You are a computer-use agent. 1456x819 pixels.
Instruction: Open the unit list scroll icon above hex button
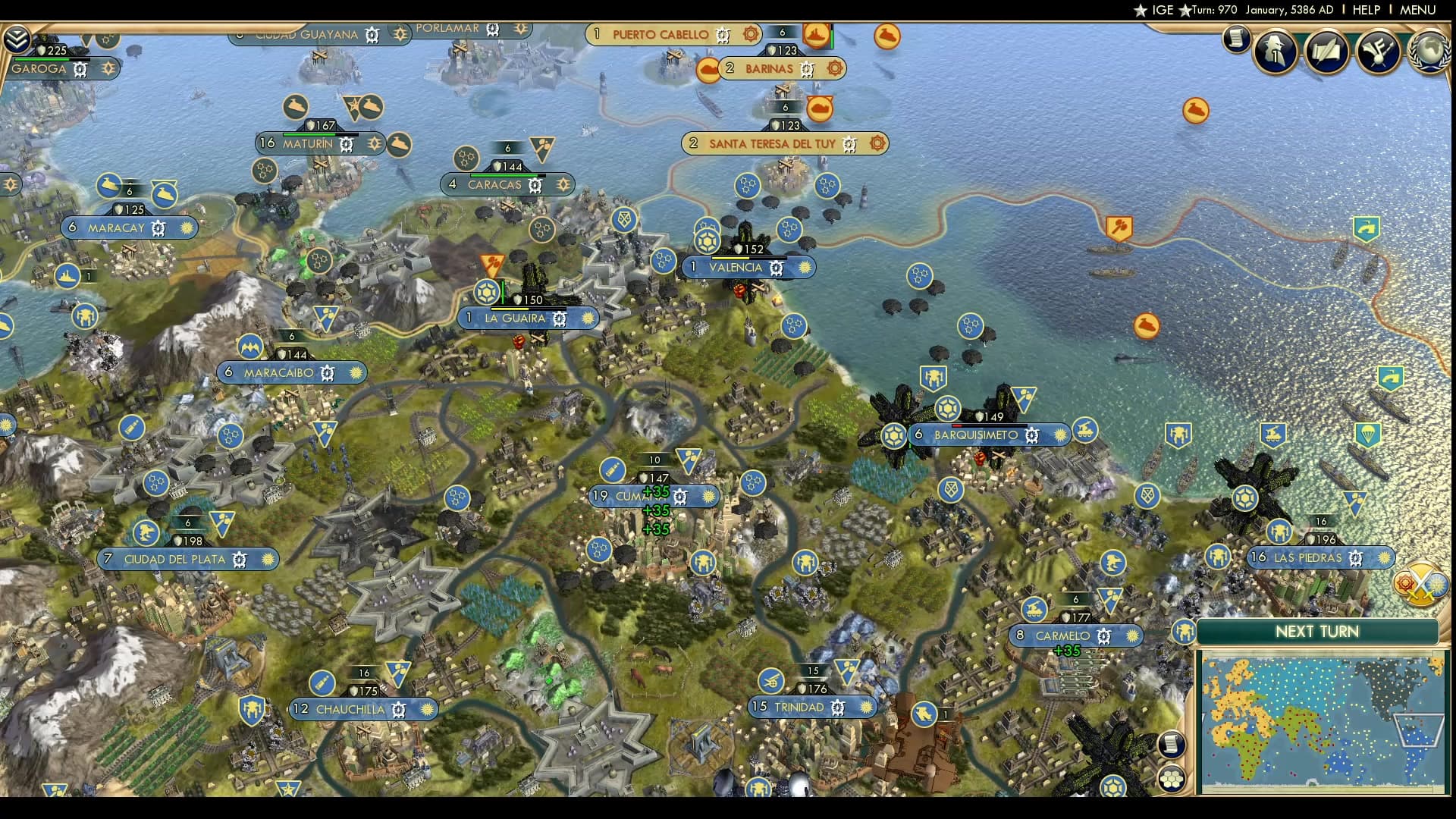1172,745
